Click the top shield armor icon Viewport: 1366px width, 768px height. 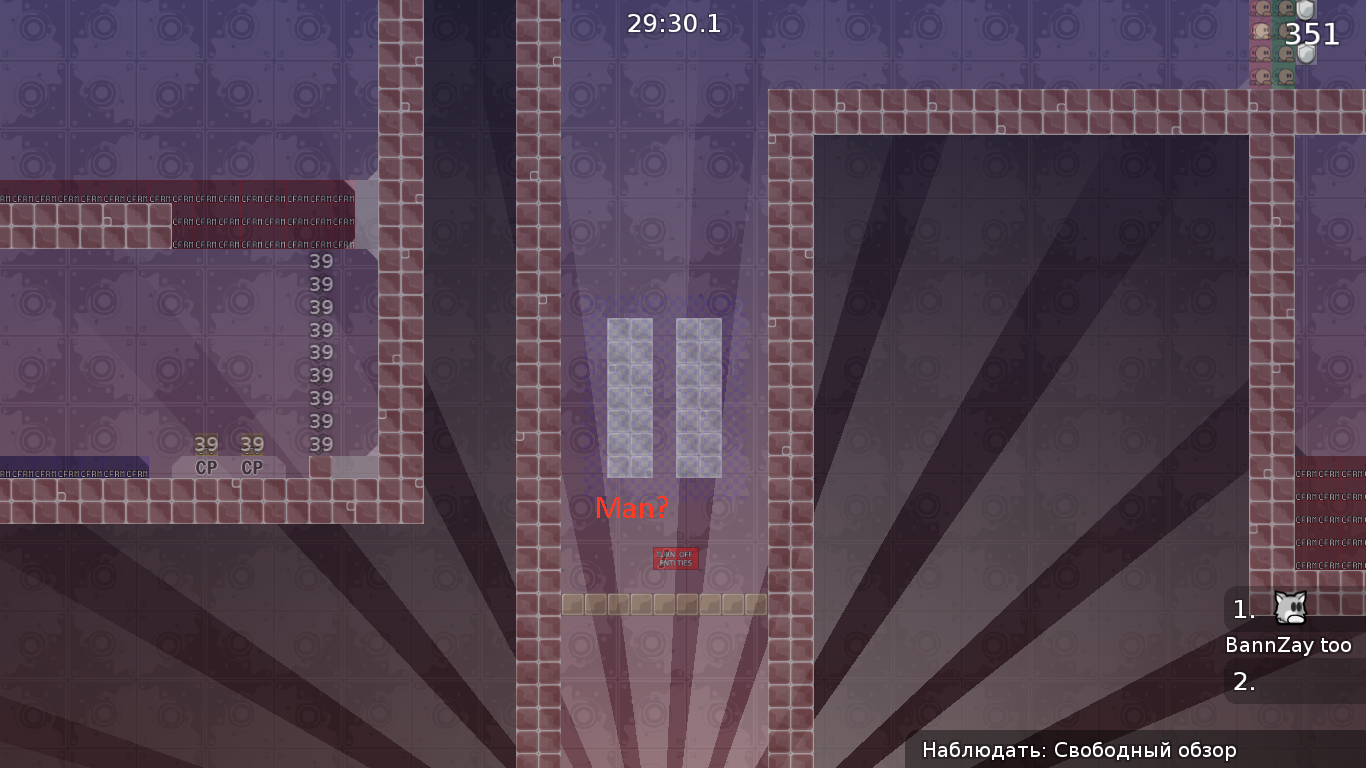[x=1306, y=10]
